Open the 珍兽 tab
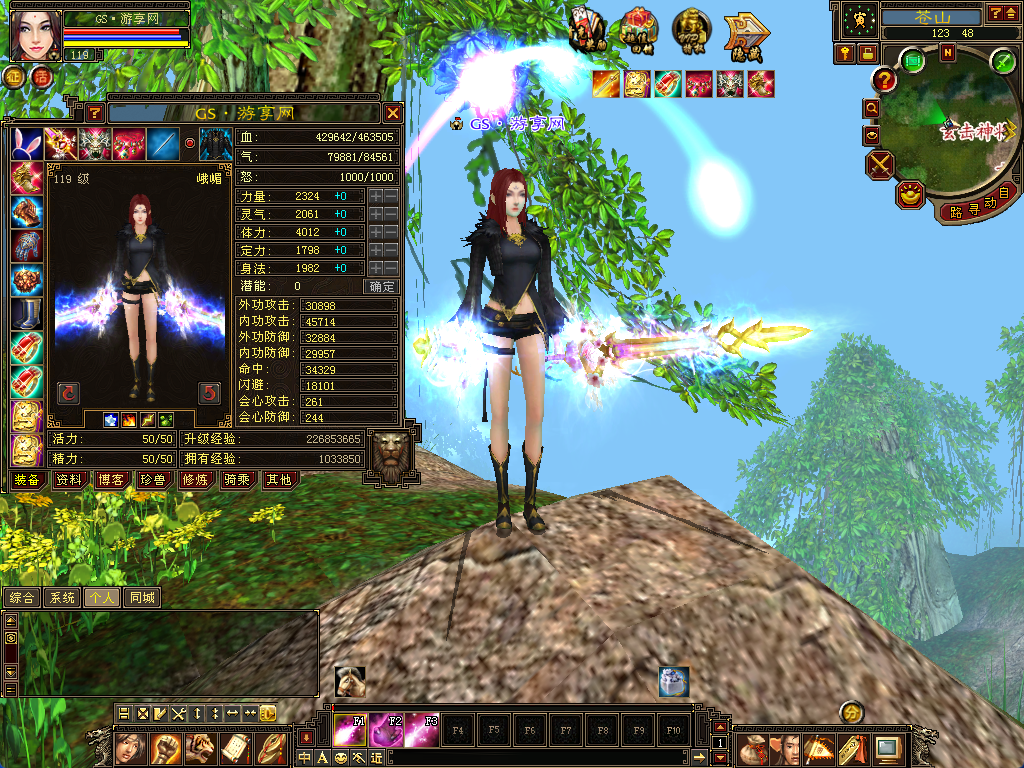This screenshot has height=768, width=1024. pos(152,480)
